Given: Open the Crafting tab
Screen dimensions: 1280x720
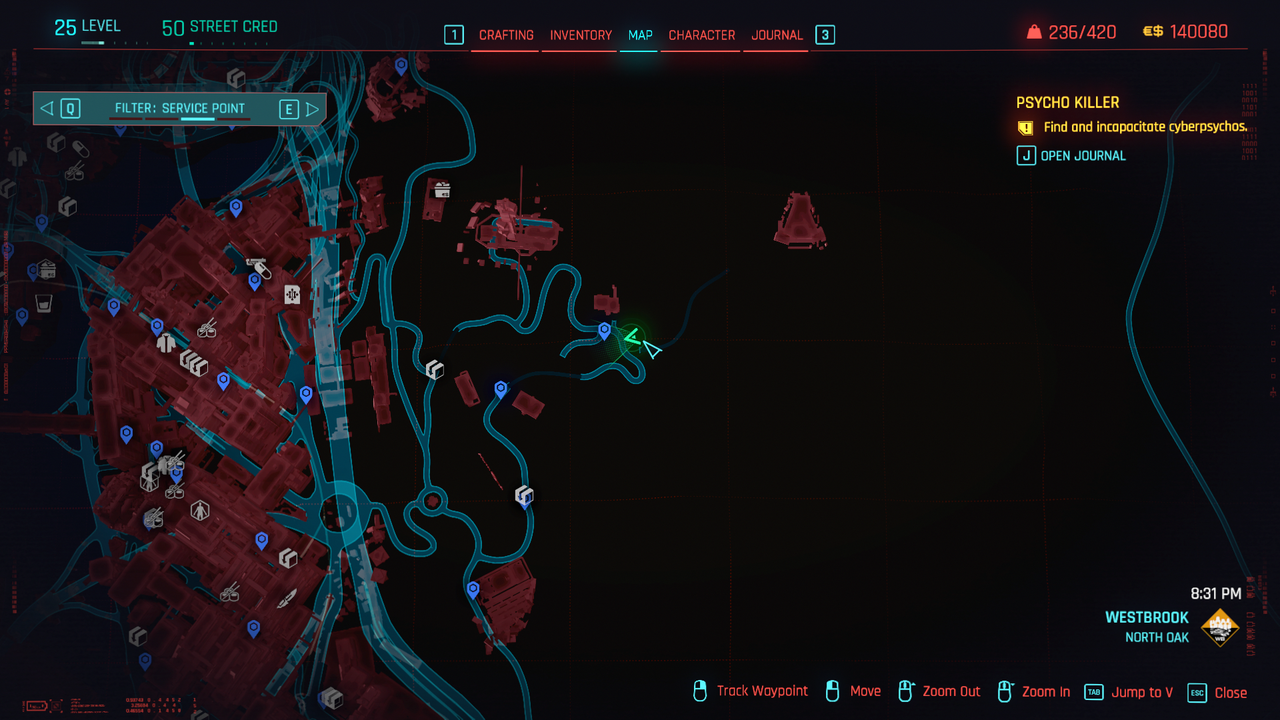Looking at the screenshot, I should tap(506, 35).
